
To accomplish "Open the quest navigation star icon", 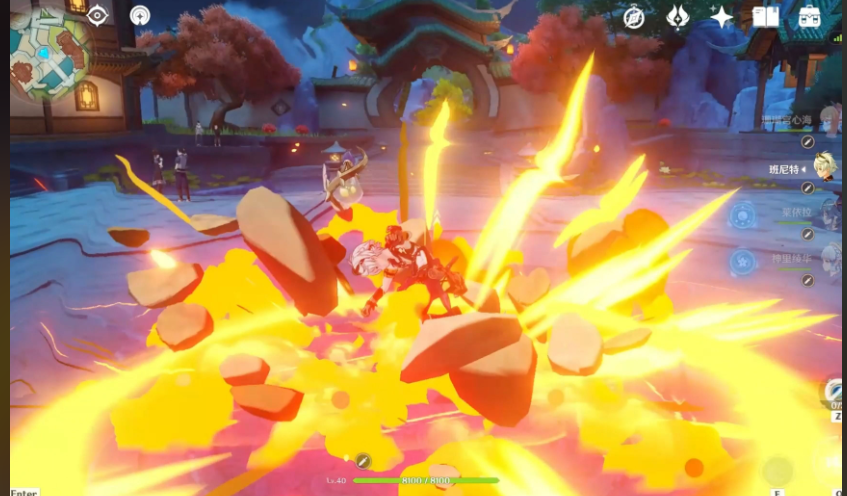I will 140,15.
